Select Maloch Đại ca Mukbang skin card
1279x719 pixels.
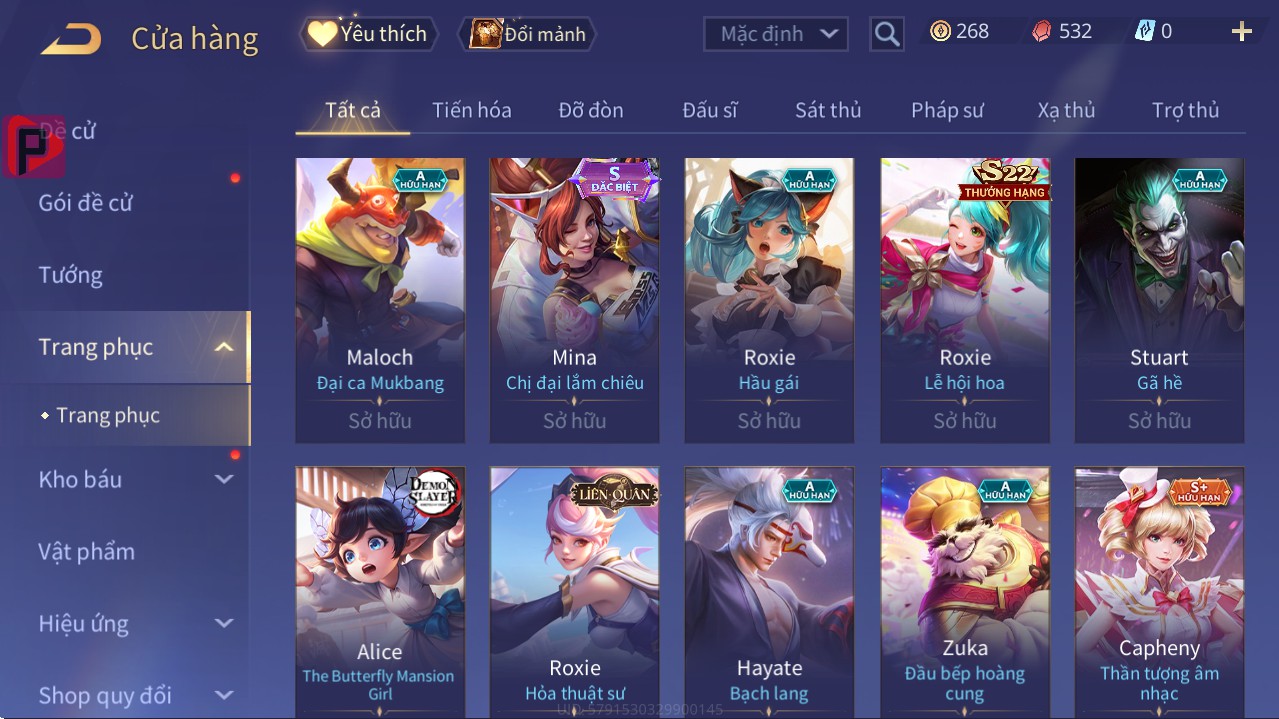point(380,299)
